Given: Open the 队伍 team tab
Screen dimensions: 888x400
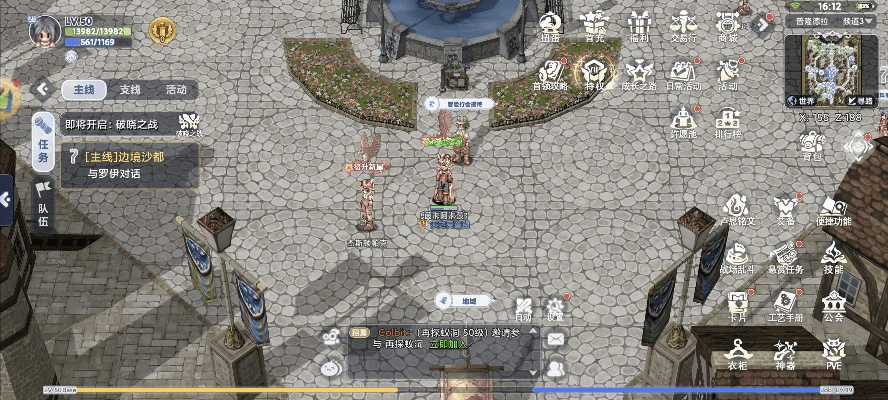Looking at the screenshot, I should click(44, 206).
